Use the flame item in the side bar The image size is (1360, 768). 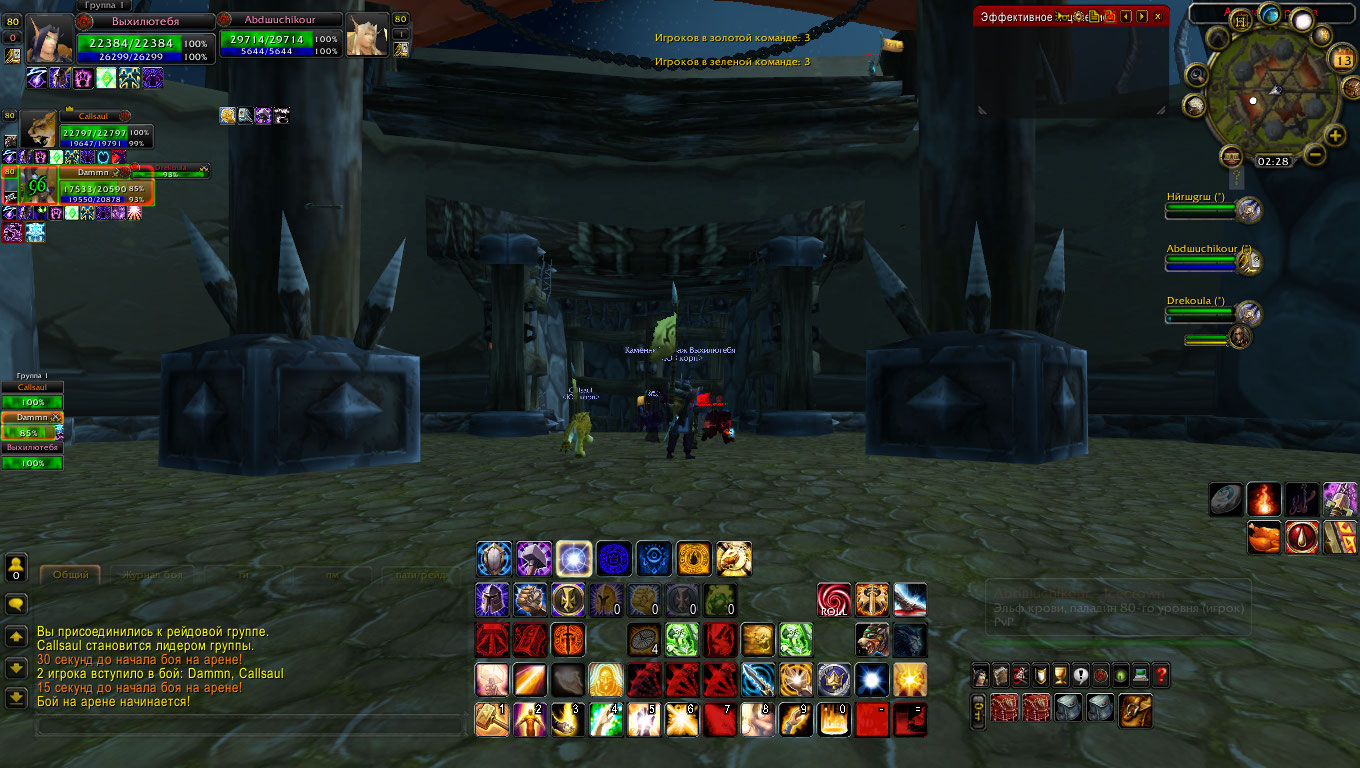point(1263,499)
